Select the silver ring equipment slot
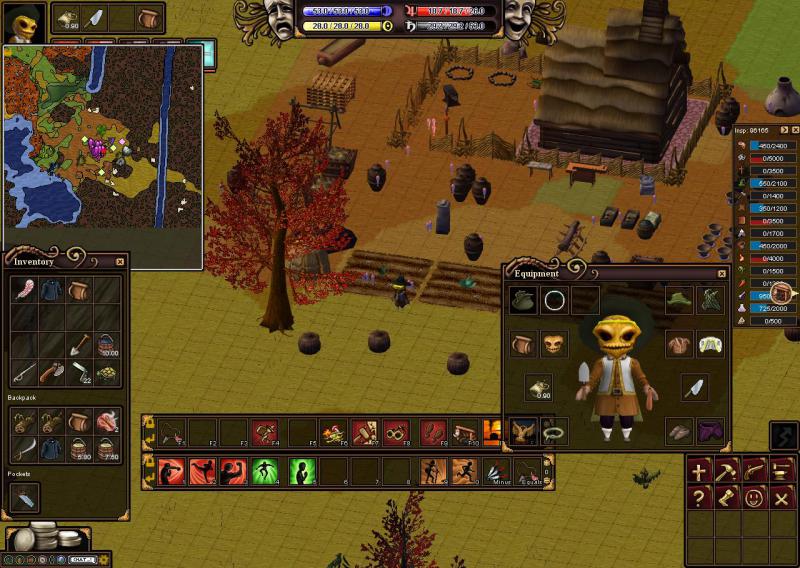This screenshot has height=568, width=800. 555,299
